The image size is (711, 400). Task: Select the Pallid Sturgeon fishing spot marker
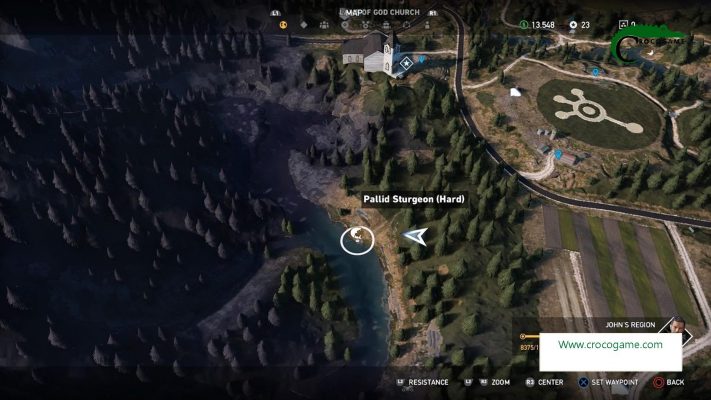click(x=357, y=239)
